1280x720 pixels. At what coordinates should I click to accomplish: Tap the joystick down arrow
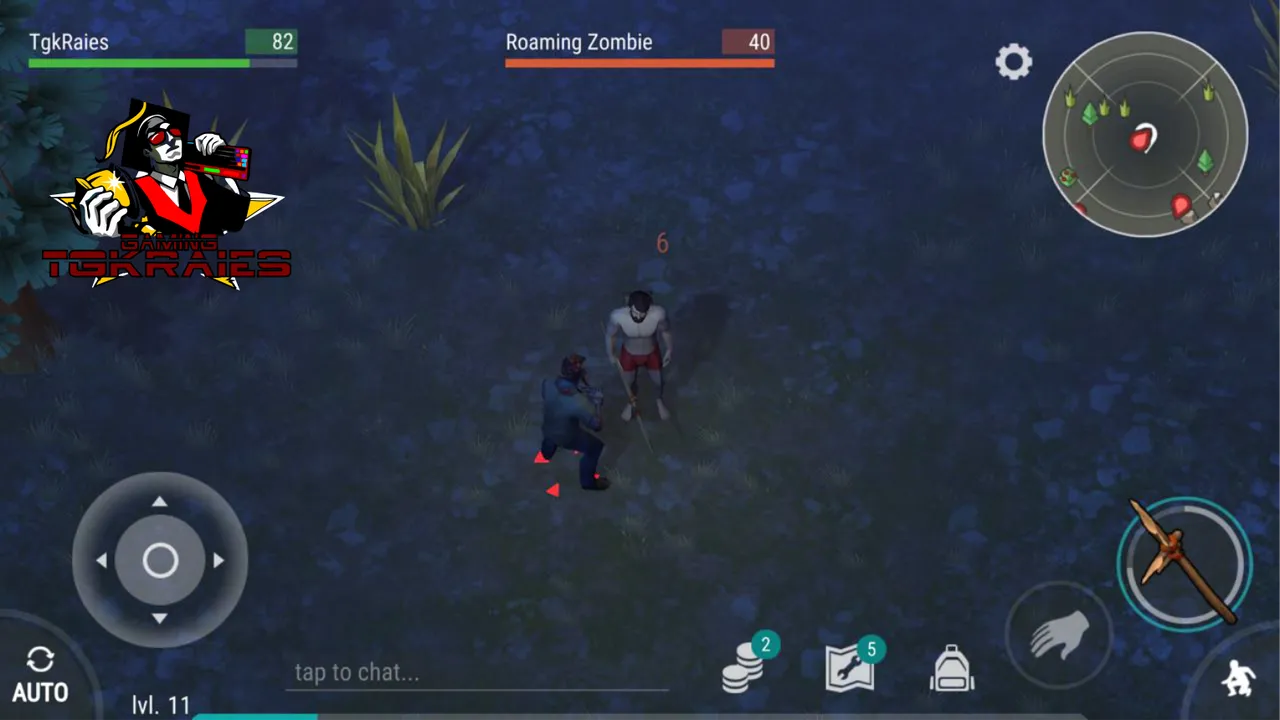(160, 619)
